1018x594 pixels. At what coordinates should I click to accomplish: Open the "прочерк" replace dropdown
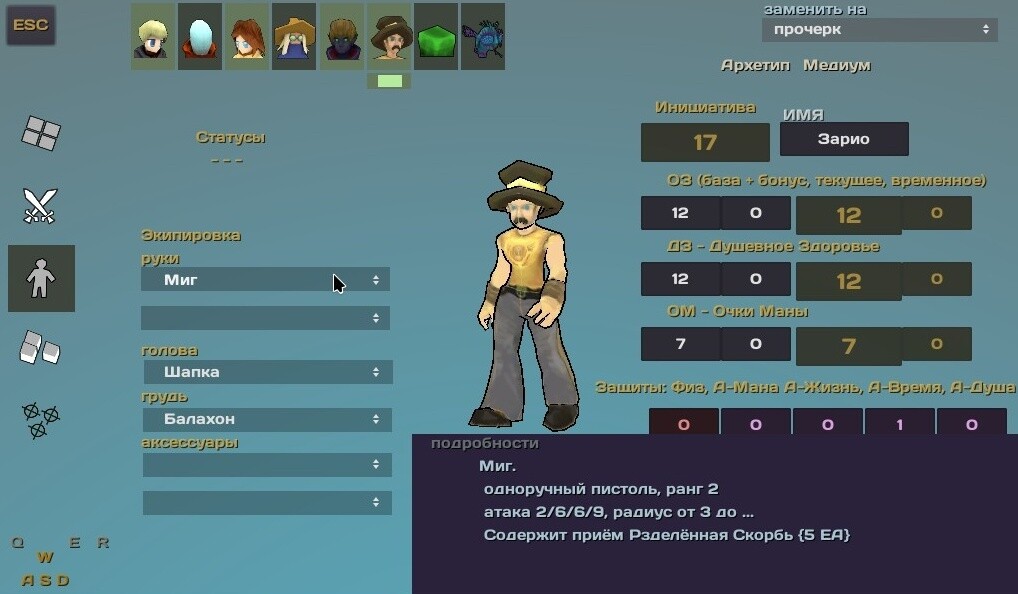pos(879,30)
